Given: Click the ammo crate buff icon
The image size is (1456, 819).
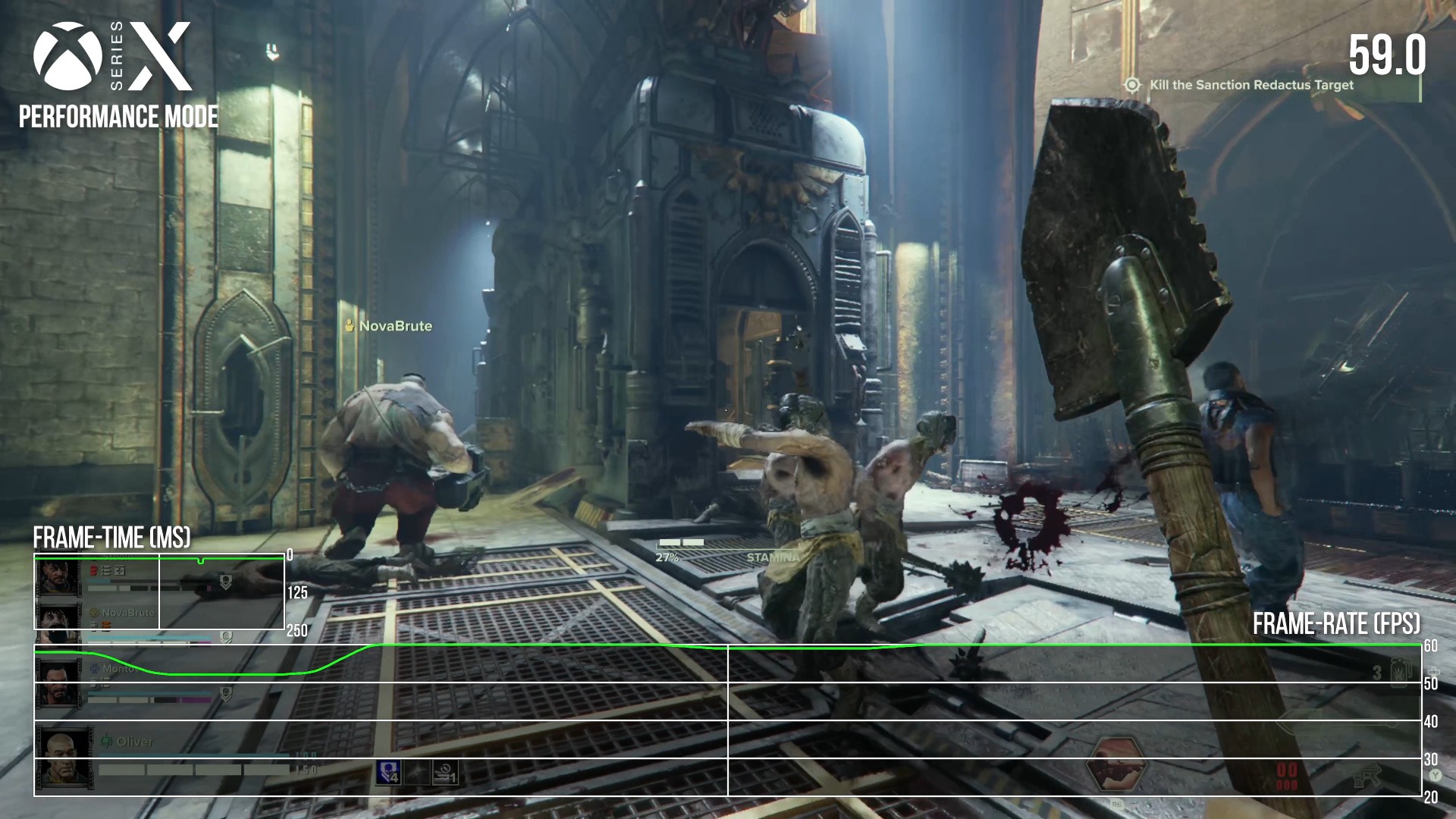Looking at the screenshot, I should (446, 773).
